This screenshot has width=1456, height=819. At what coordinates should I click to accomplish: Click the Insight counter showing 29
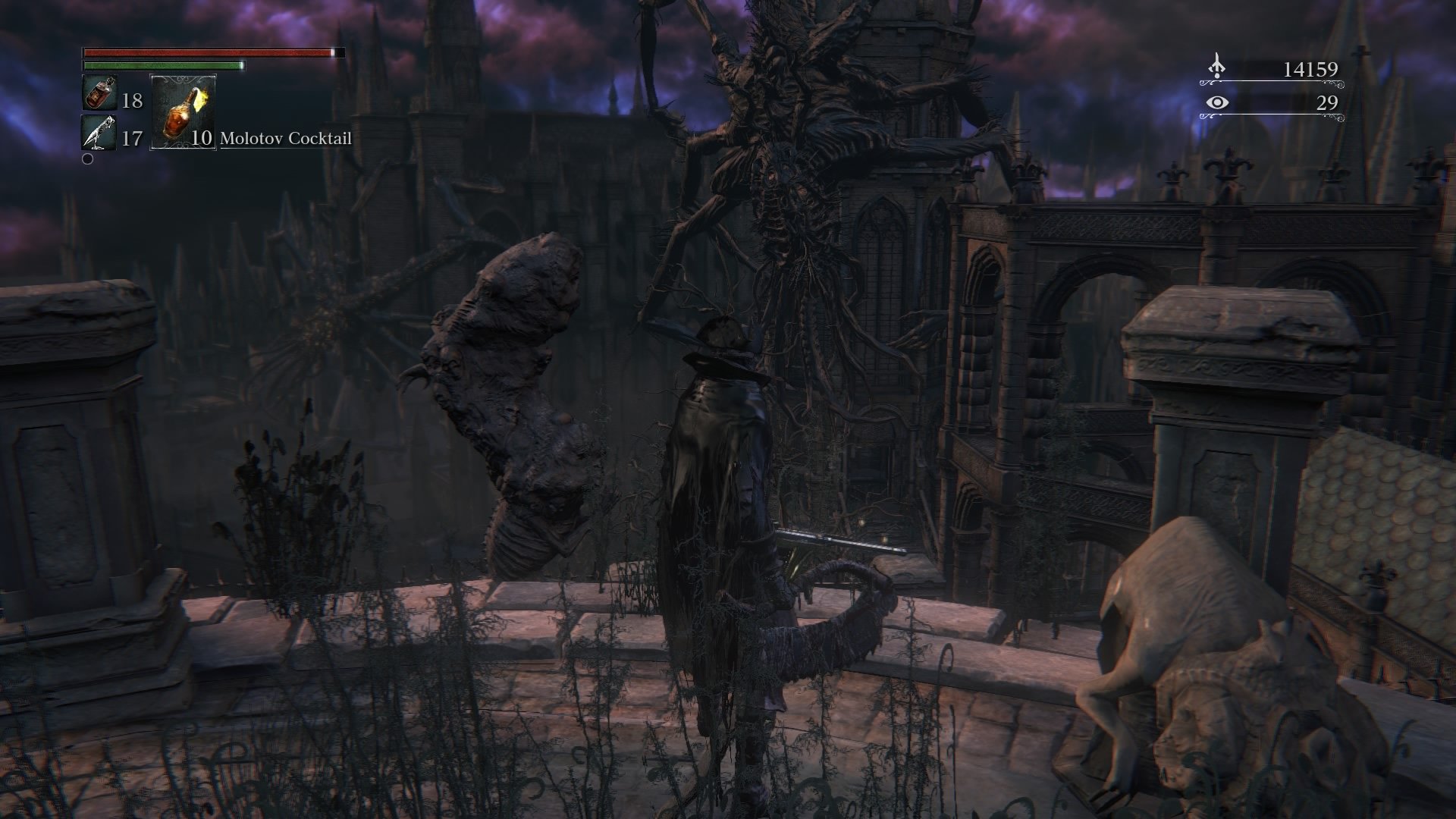[1329, 101]
